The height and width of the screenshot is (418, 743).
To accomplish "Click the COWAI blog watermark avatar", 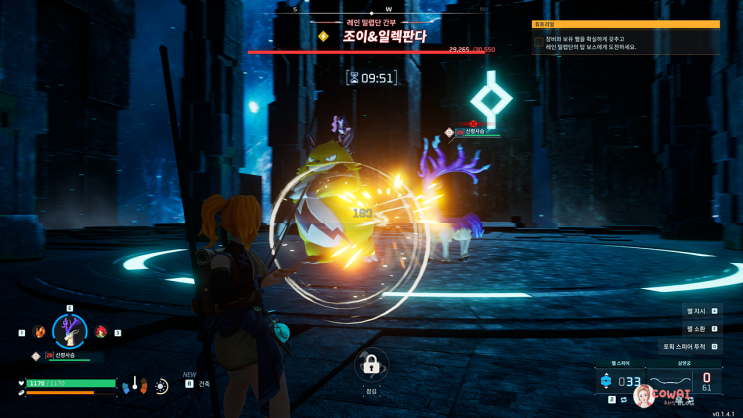I will coord(645,397).
